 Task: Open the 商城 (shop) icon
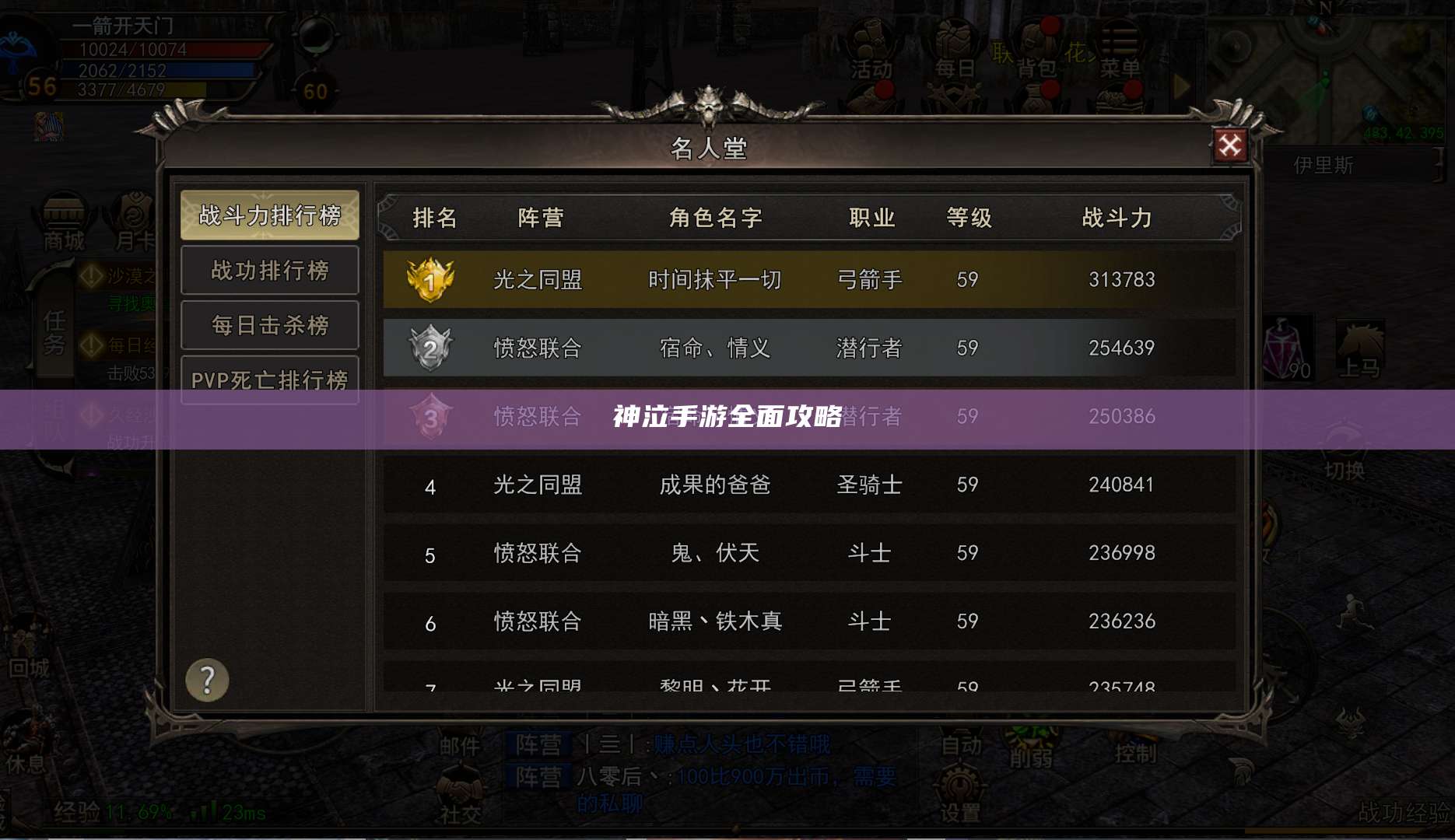tap(66, 222)
